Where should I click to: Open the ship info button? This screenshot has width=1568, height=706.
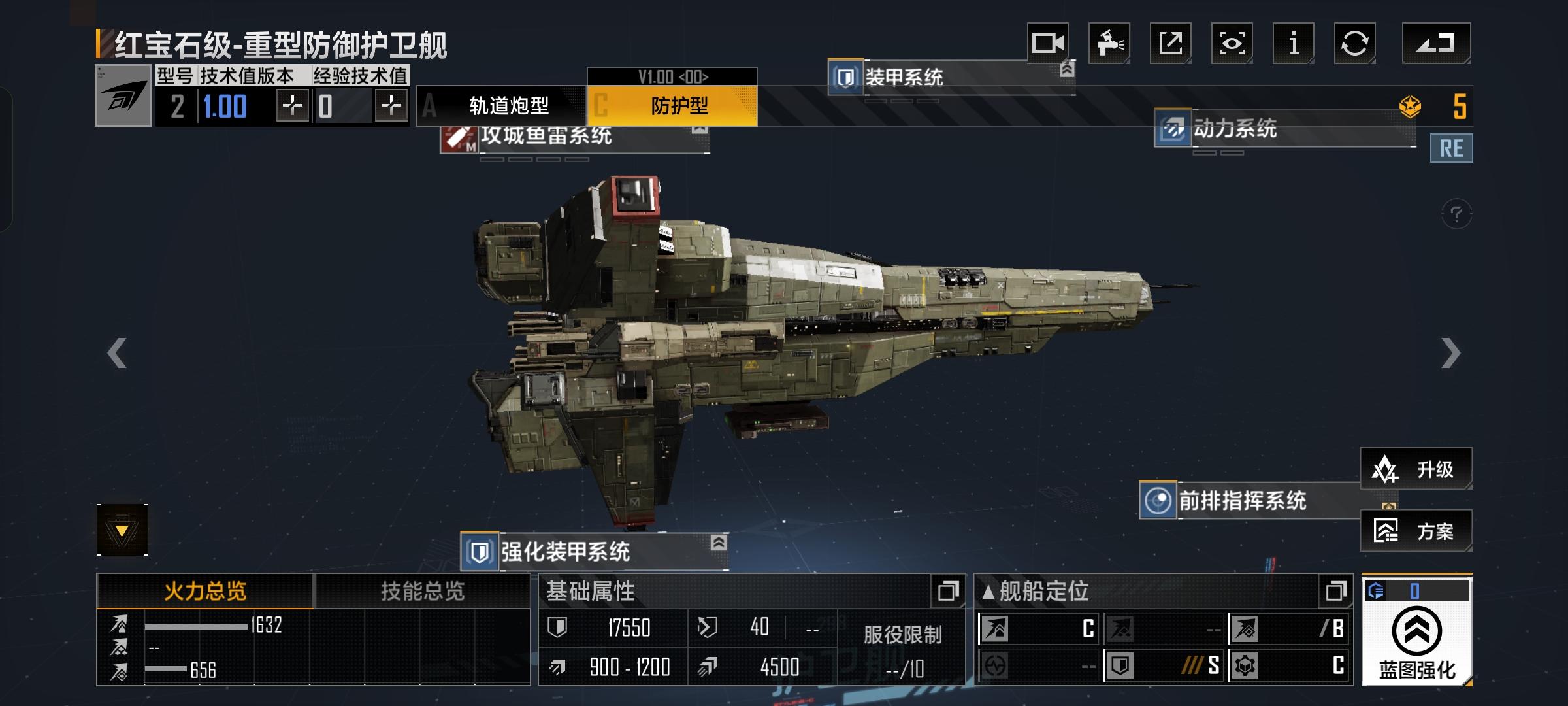1293,43
